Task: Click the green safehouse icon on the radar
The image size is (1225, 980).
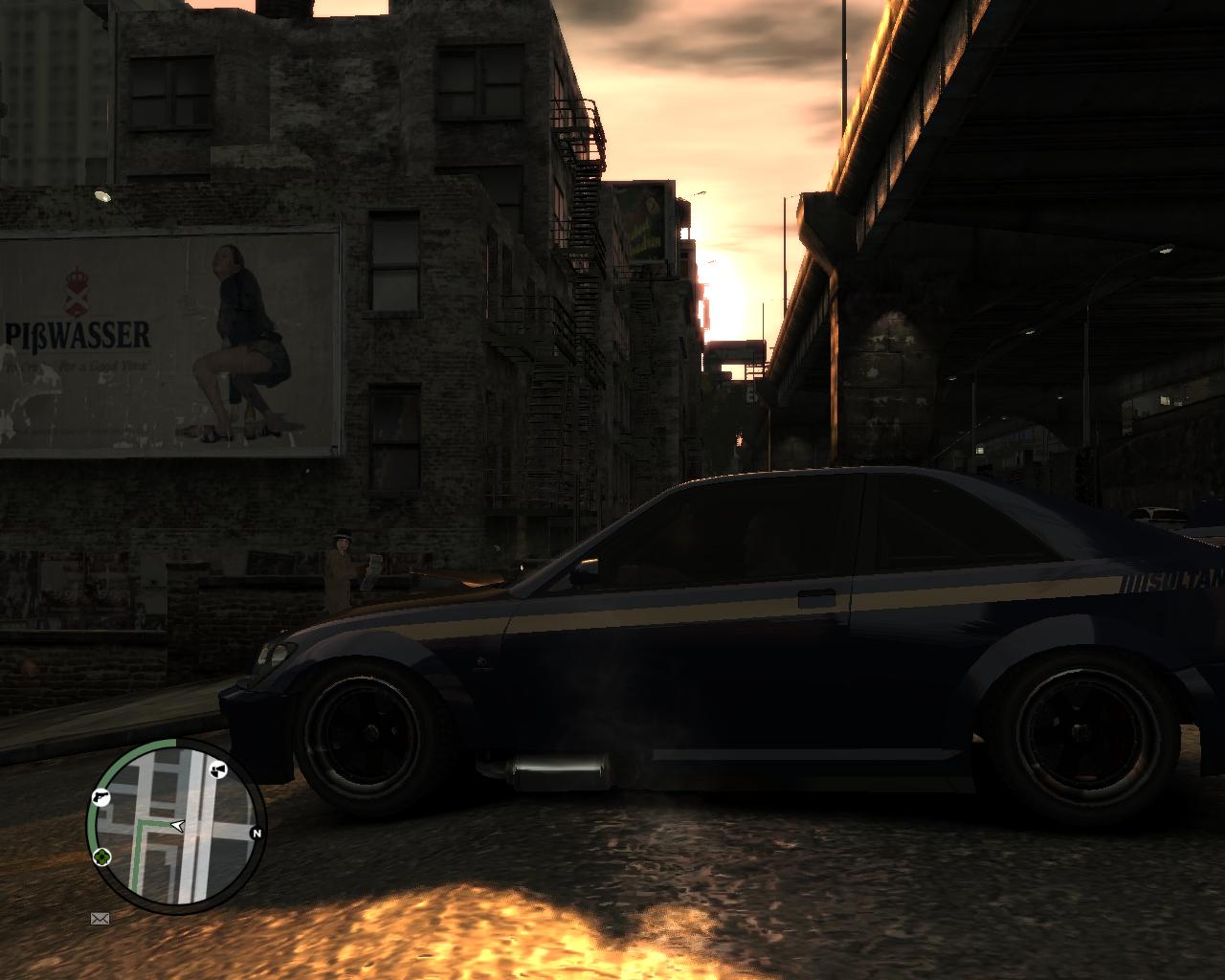Action: (101, 857)
